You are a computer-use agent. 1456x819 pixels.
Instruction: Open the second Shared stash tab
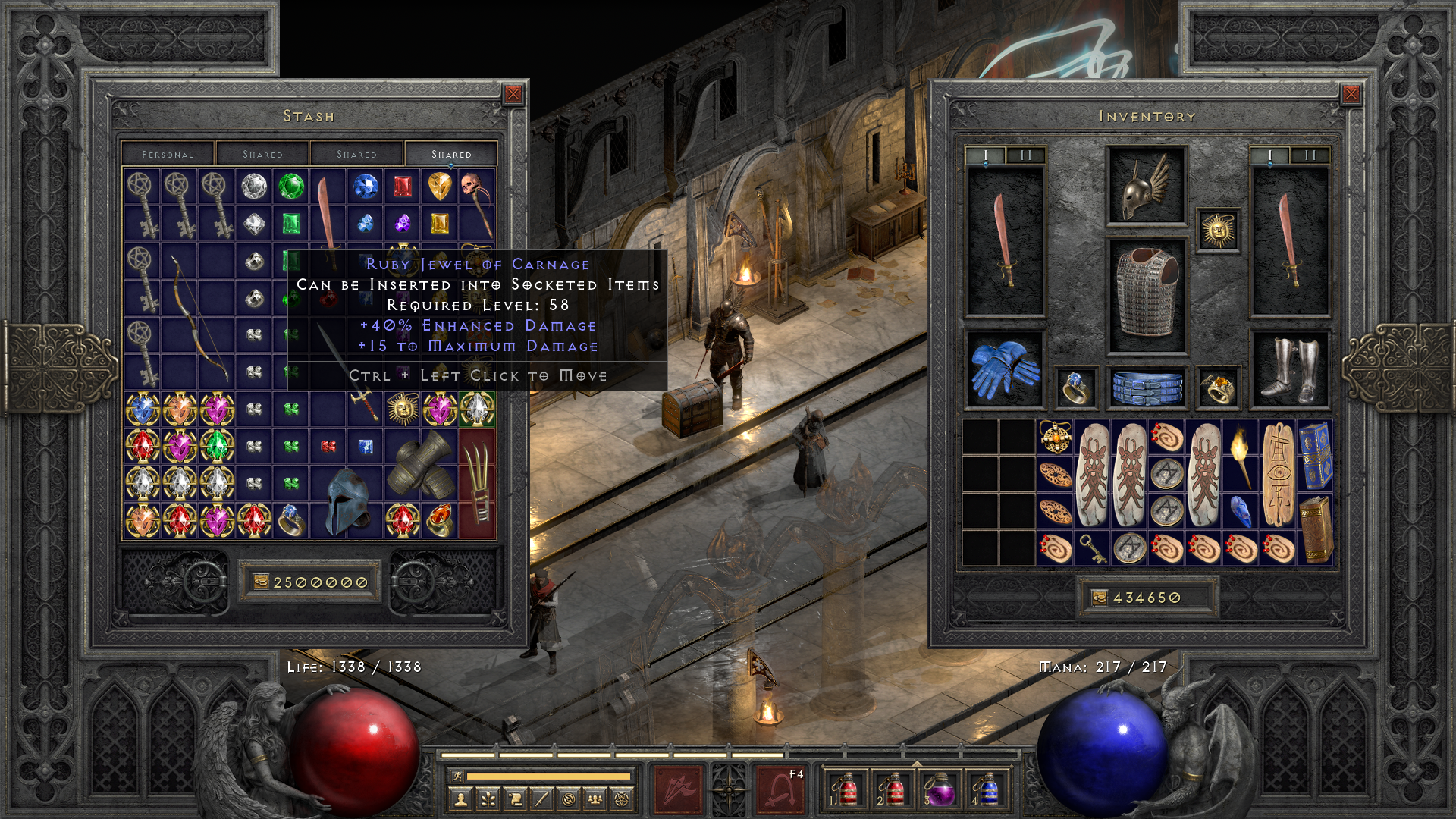point(356,154)
